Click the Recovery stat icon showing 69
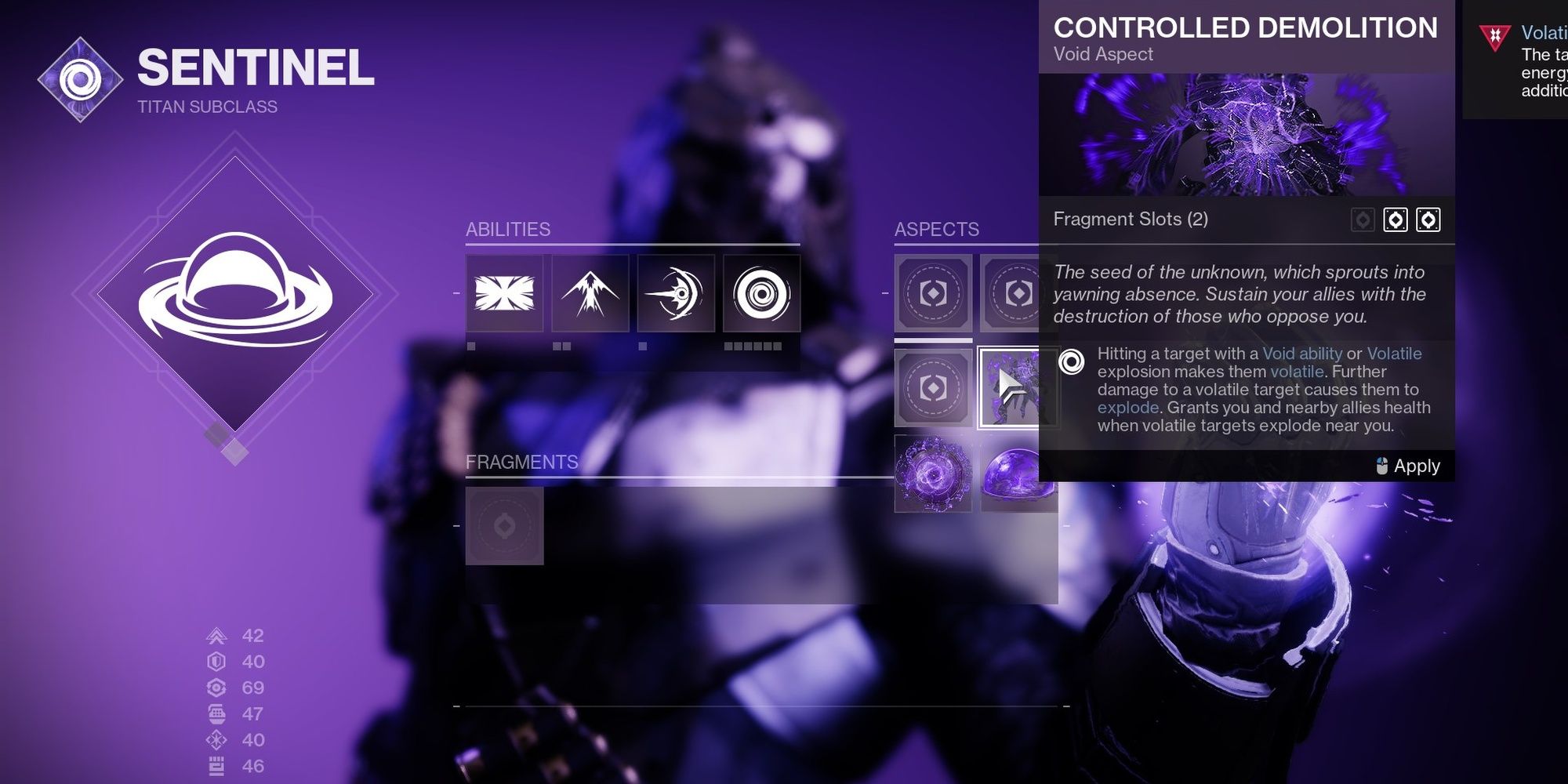 click(218, 688)
